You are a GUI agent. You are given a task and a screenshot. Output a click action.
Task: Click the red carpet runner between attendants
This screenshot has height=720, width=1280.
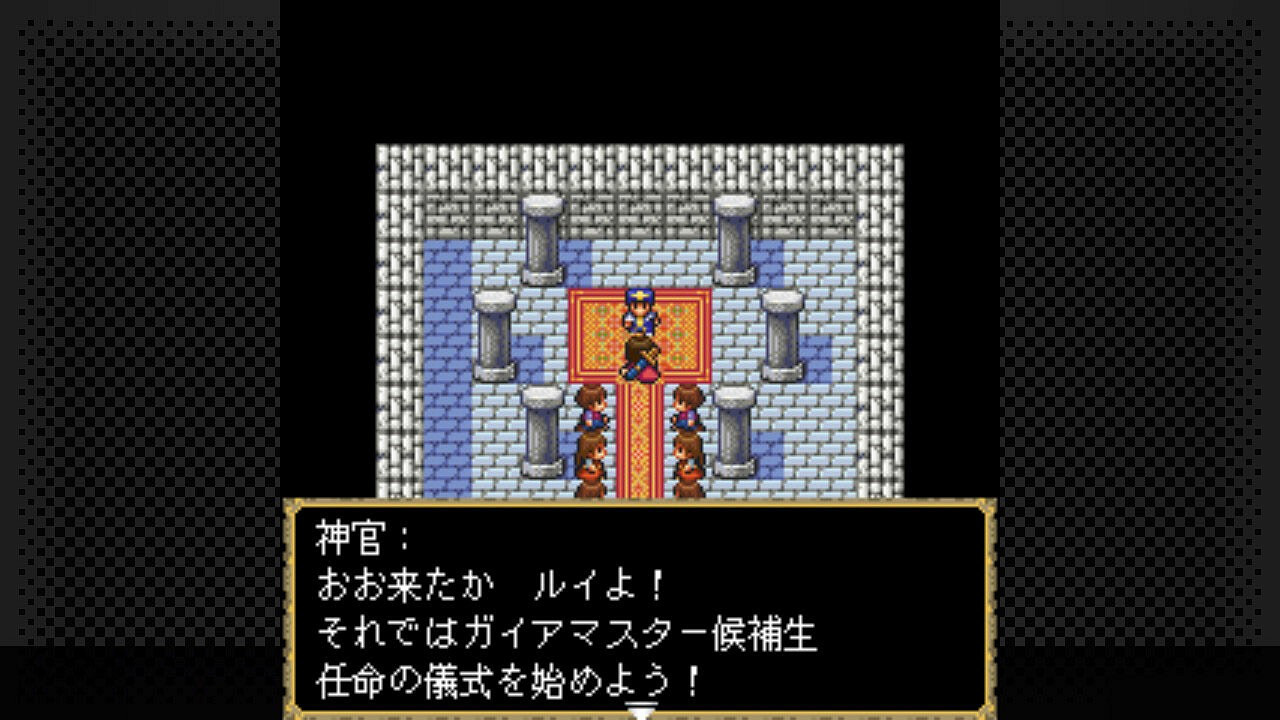(638, 440)
